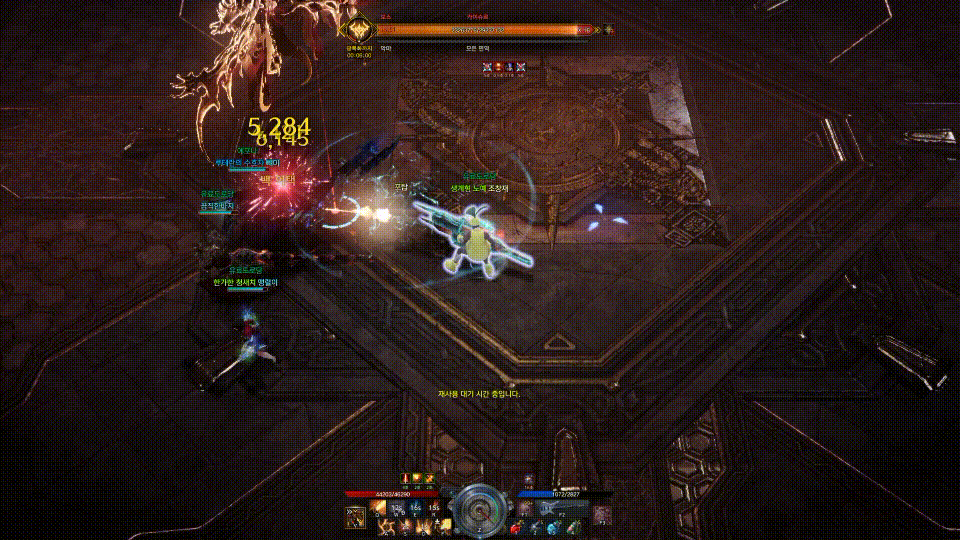Fire the F key skill icon

[x=442, y=525]
